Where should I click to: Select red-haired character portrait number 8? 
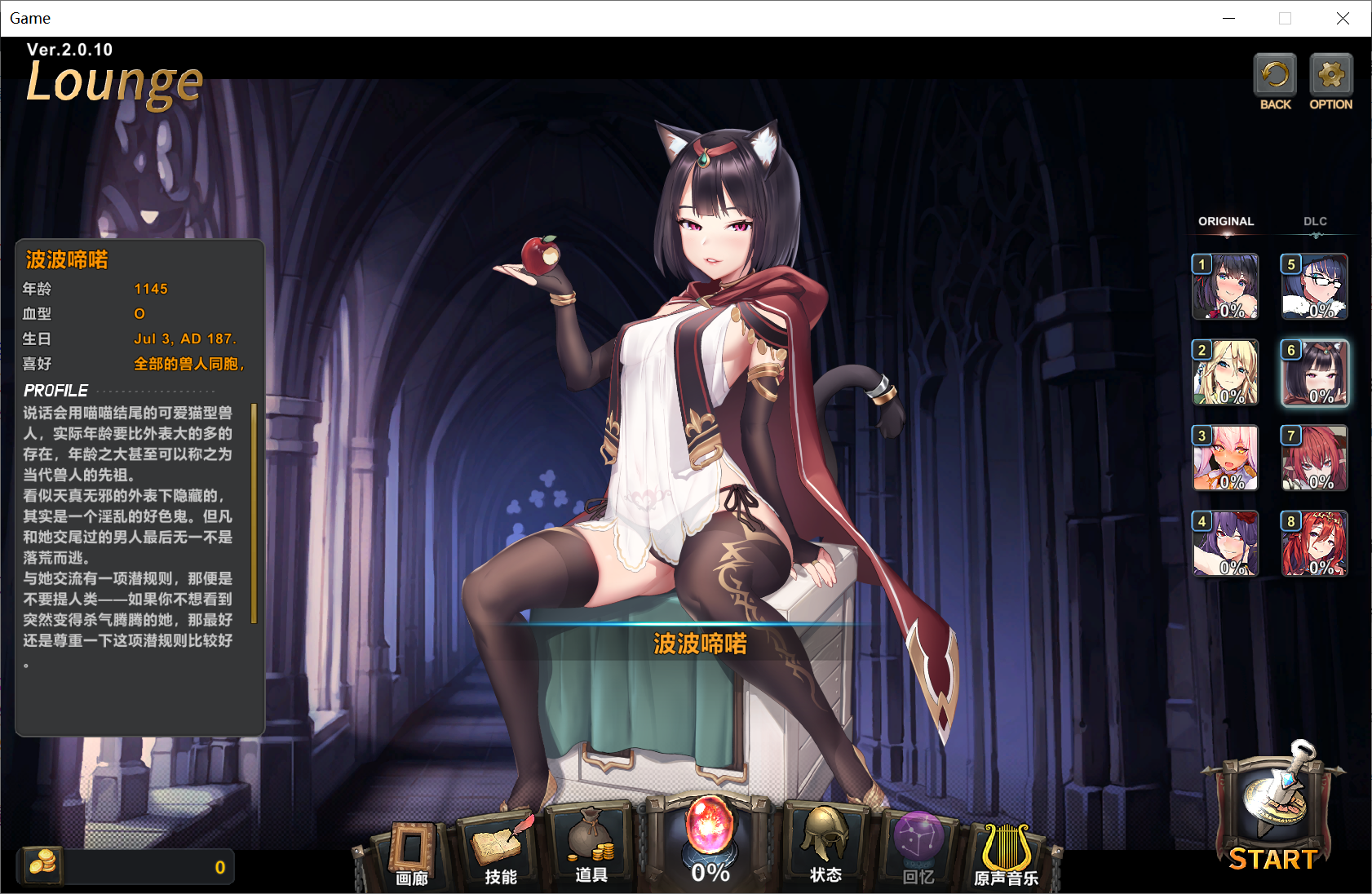(x=1314, y=543)
